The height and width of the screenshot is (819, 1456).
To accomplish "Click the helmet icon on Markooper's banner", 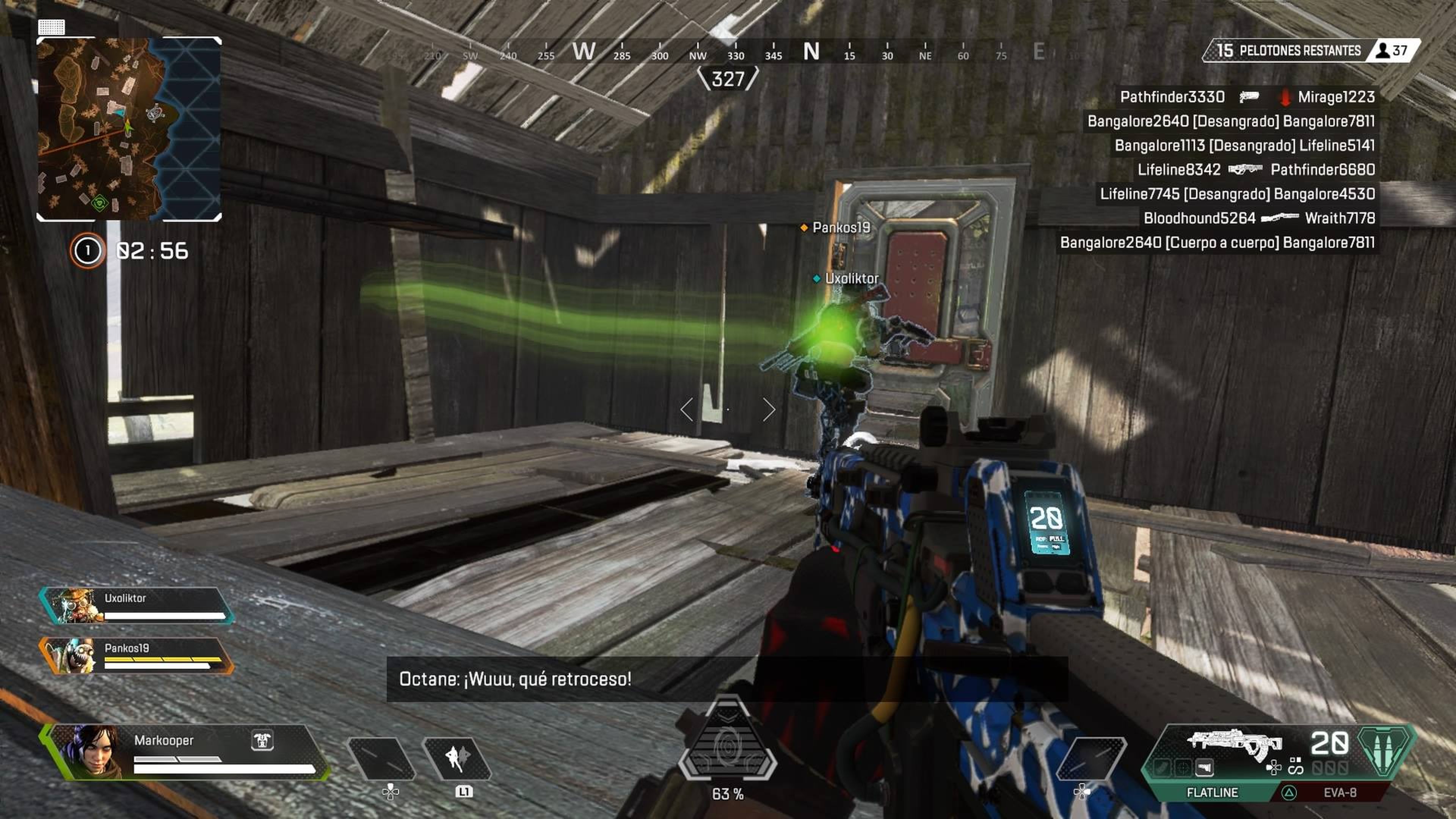I will [x=262, y=740].
